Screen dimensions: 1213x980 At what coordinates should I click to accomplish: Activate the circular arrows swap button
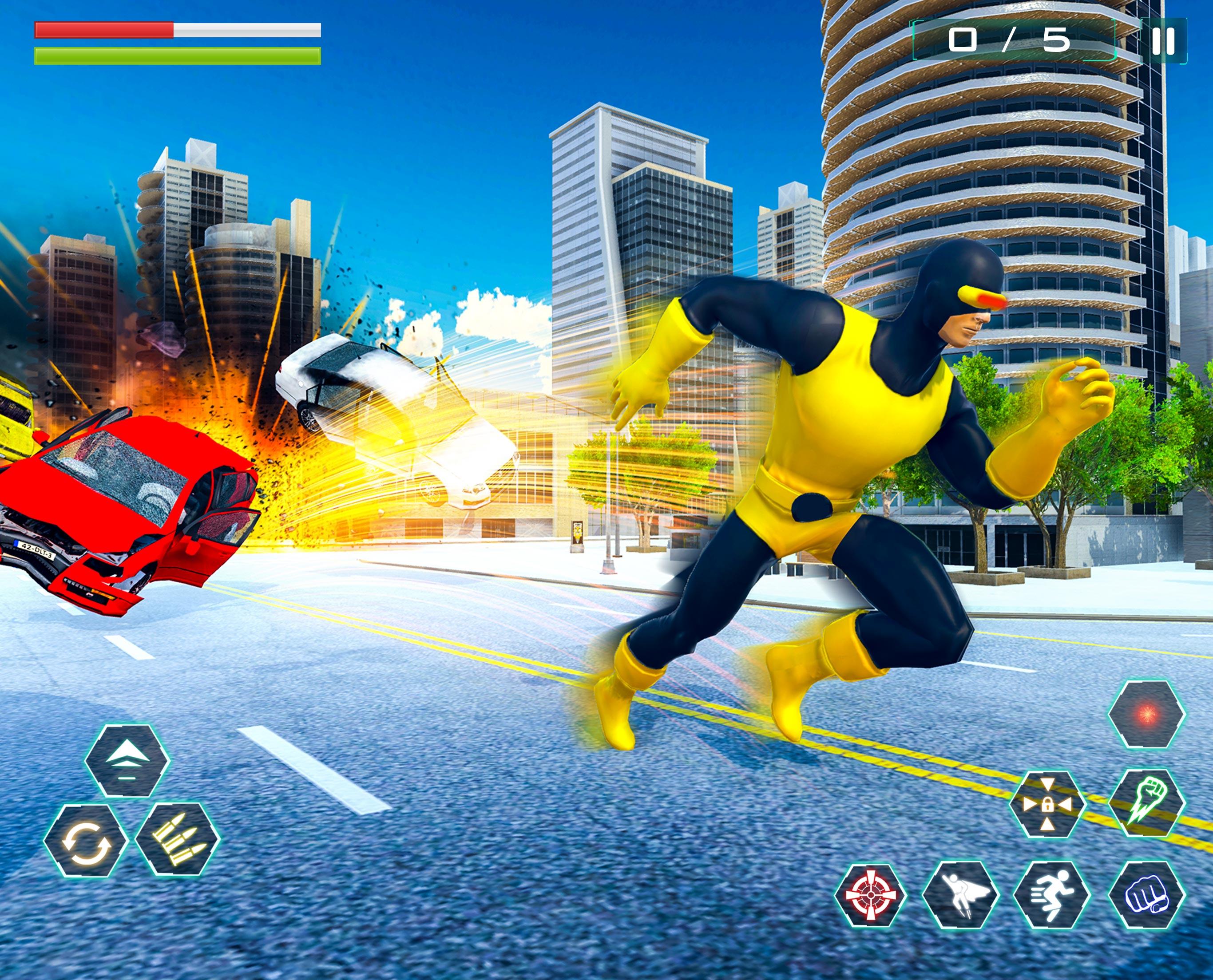pyautogui.click(x=86, y=841)
